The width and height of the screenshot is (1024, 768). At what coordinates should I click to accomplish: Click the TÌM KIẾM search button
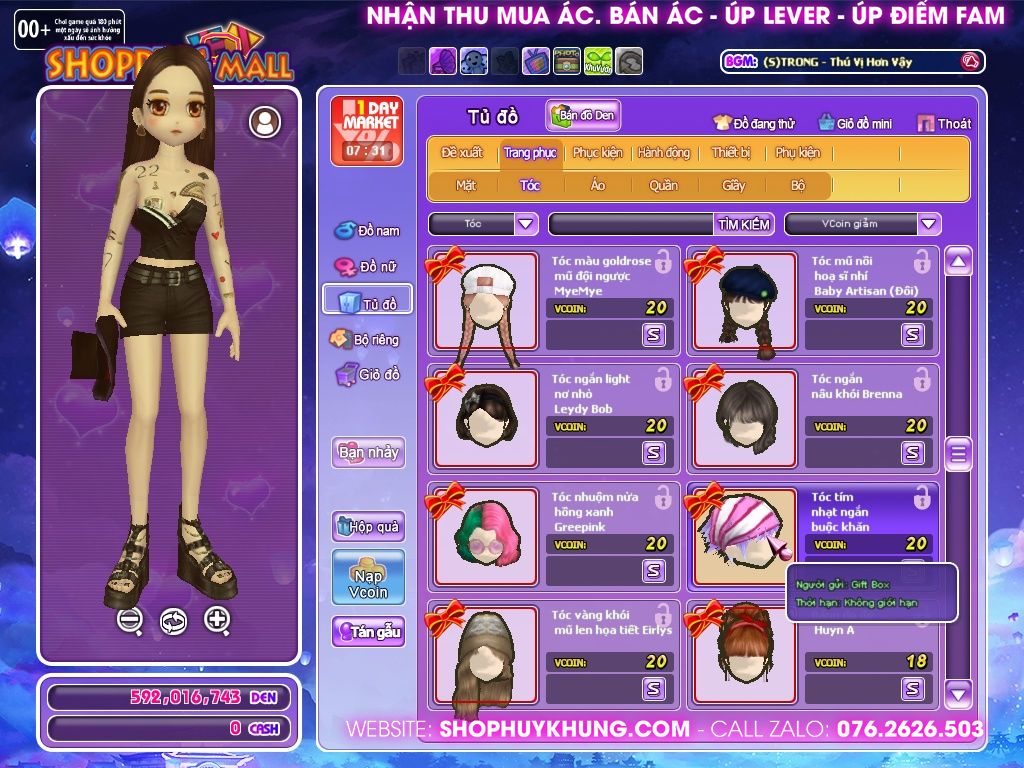[x=744, y=224]
